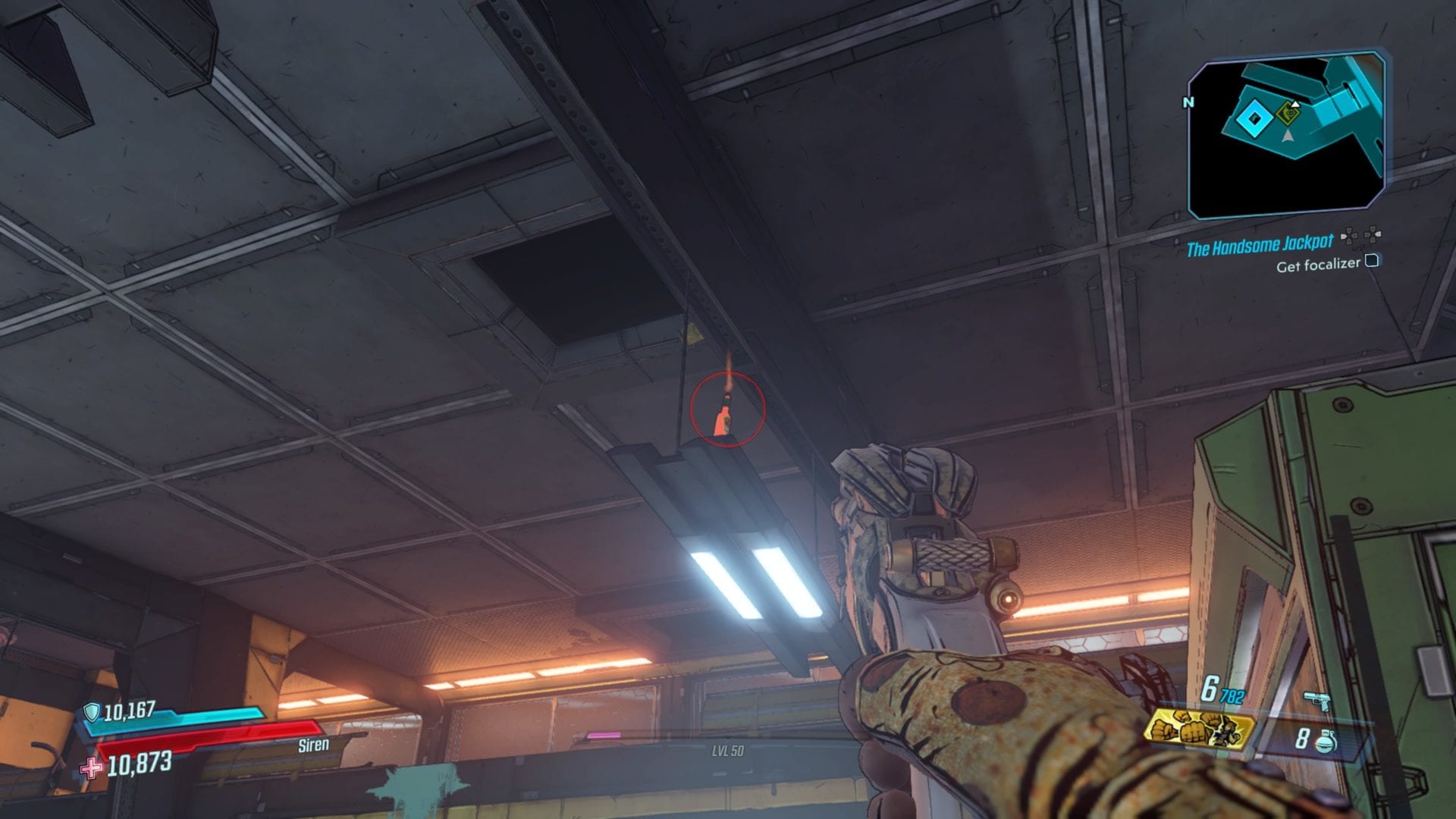The image size is (1456, 819).
Task: Toggle the blue diamond fast travel marker on minimap
Action: (1254, 120)
